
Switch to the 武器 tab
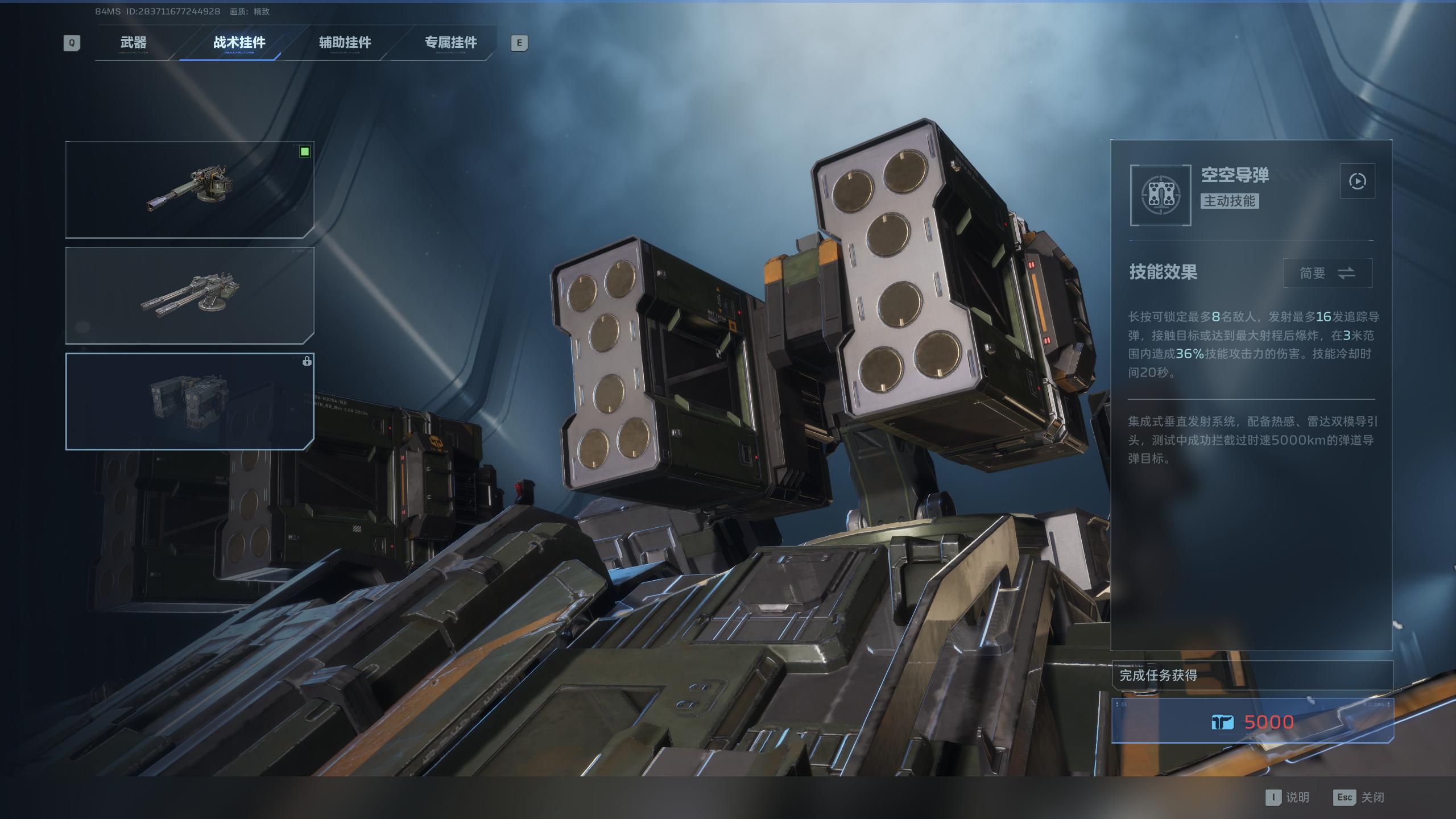coord(134,43)
